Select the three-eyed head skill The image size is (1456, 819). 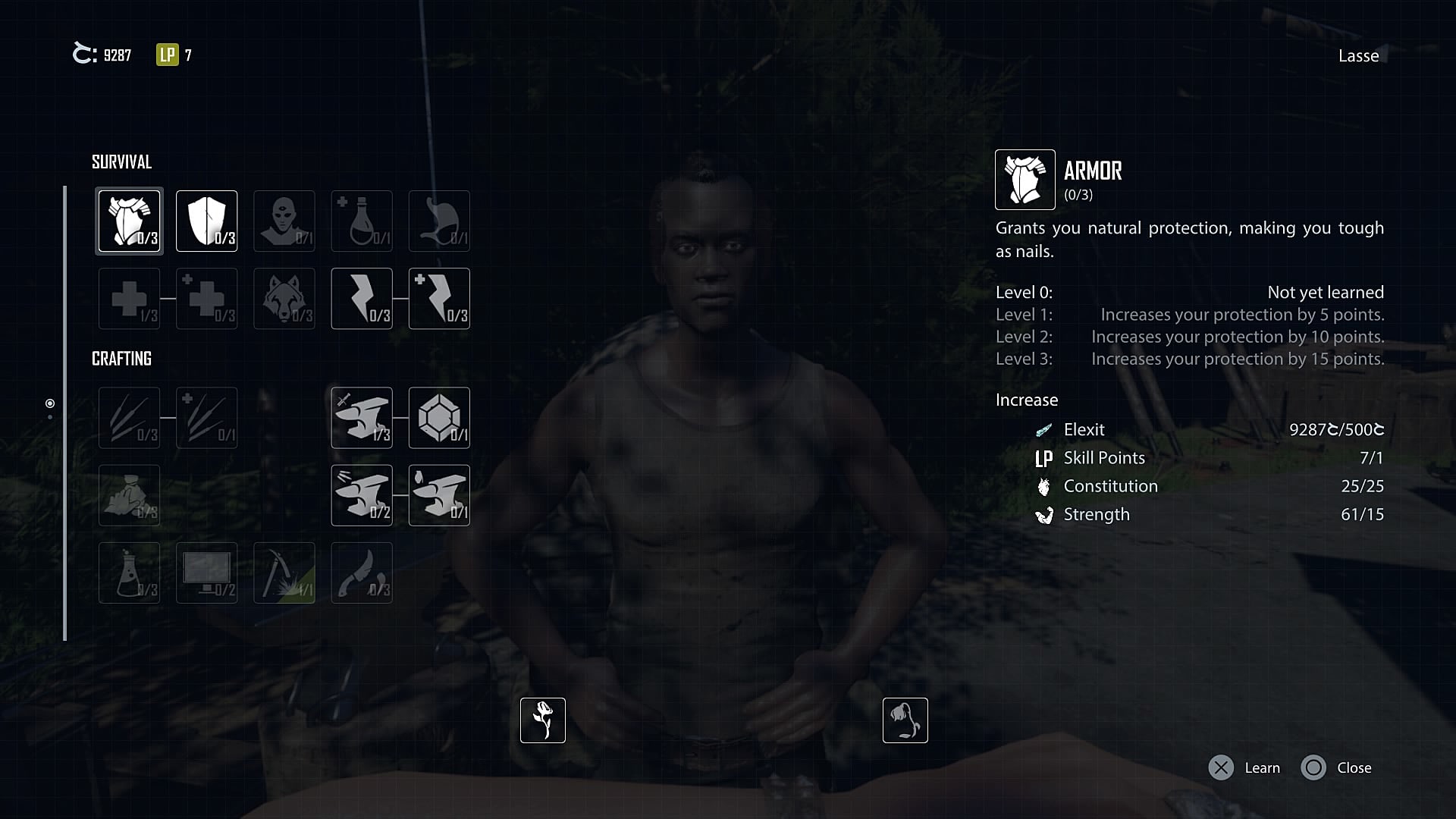point(284,221)
